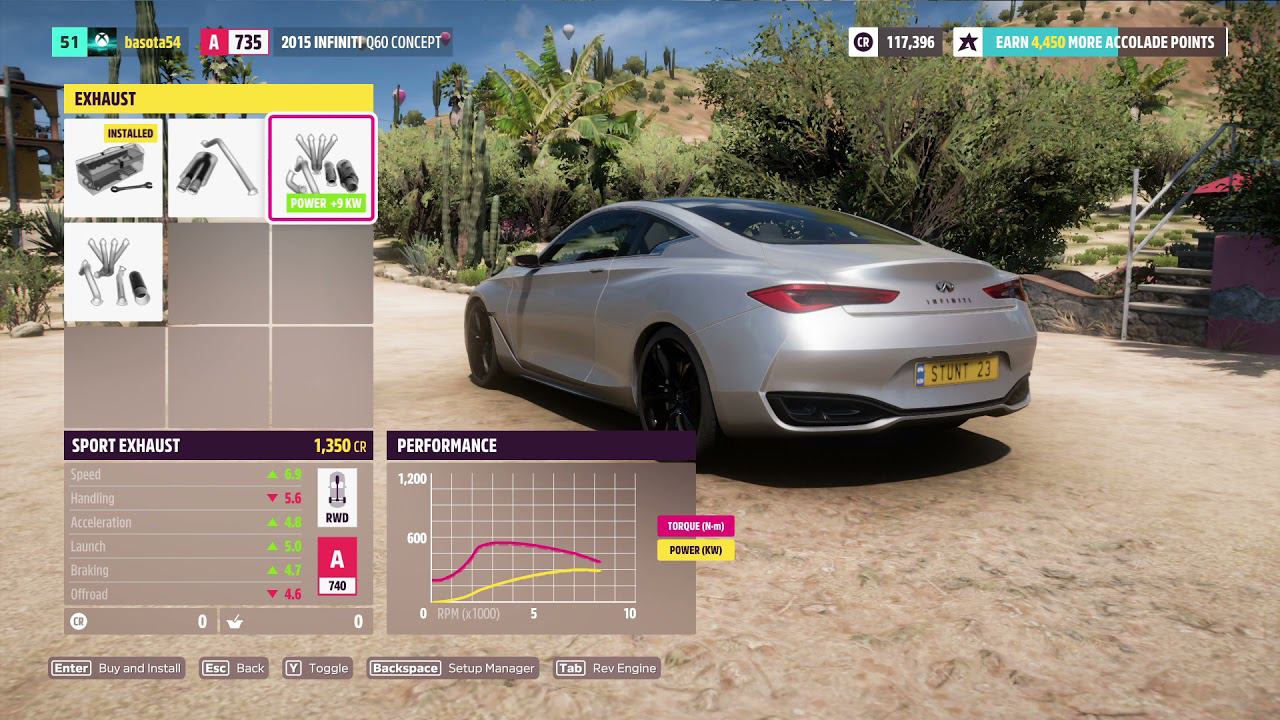Select the installed stock exhaust tile

point(113,167)
